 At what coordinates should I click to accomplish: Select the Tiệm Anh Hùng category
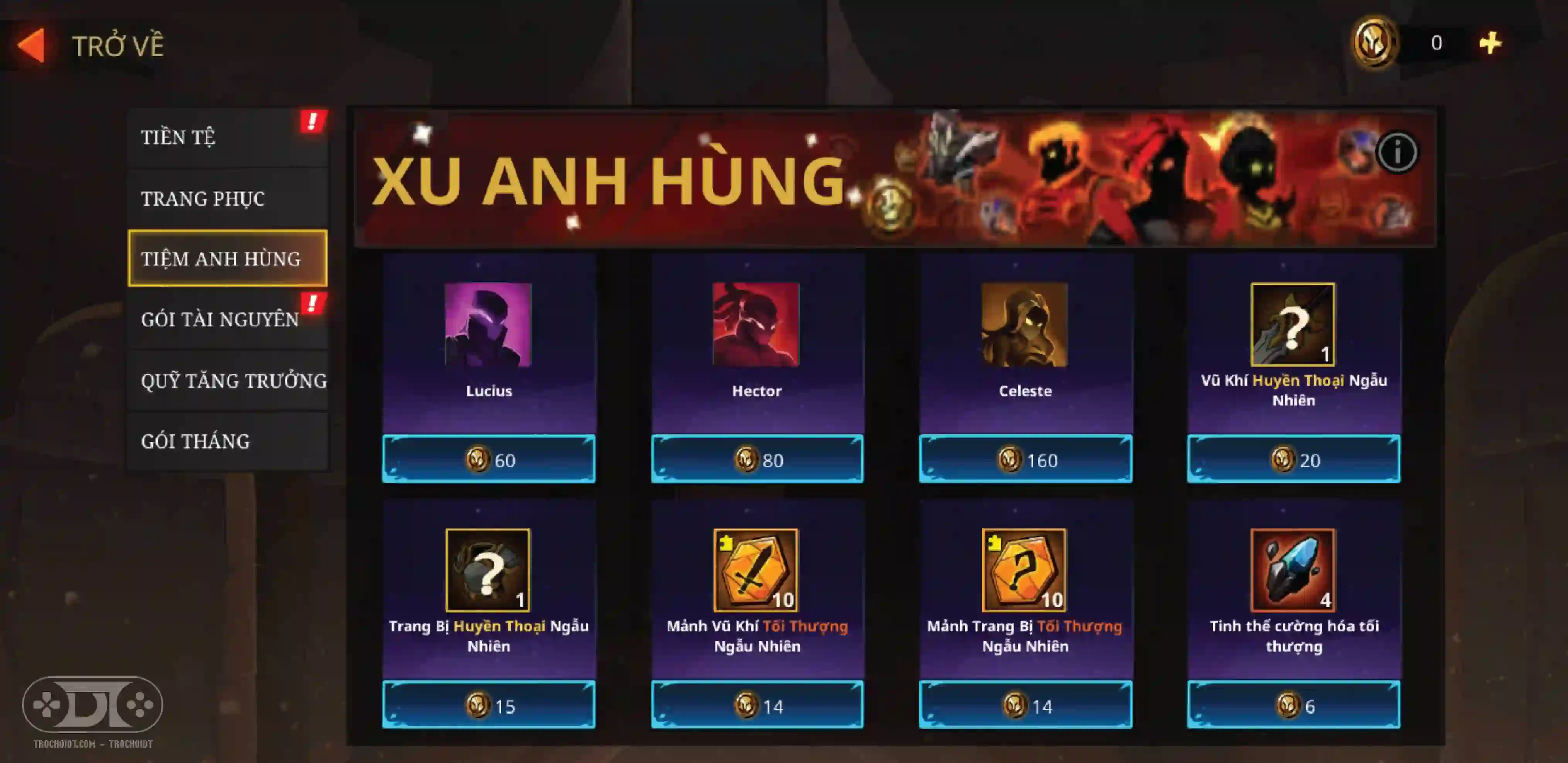(227, 259)
